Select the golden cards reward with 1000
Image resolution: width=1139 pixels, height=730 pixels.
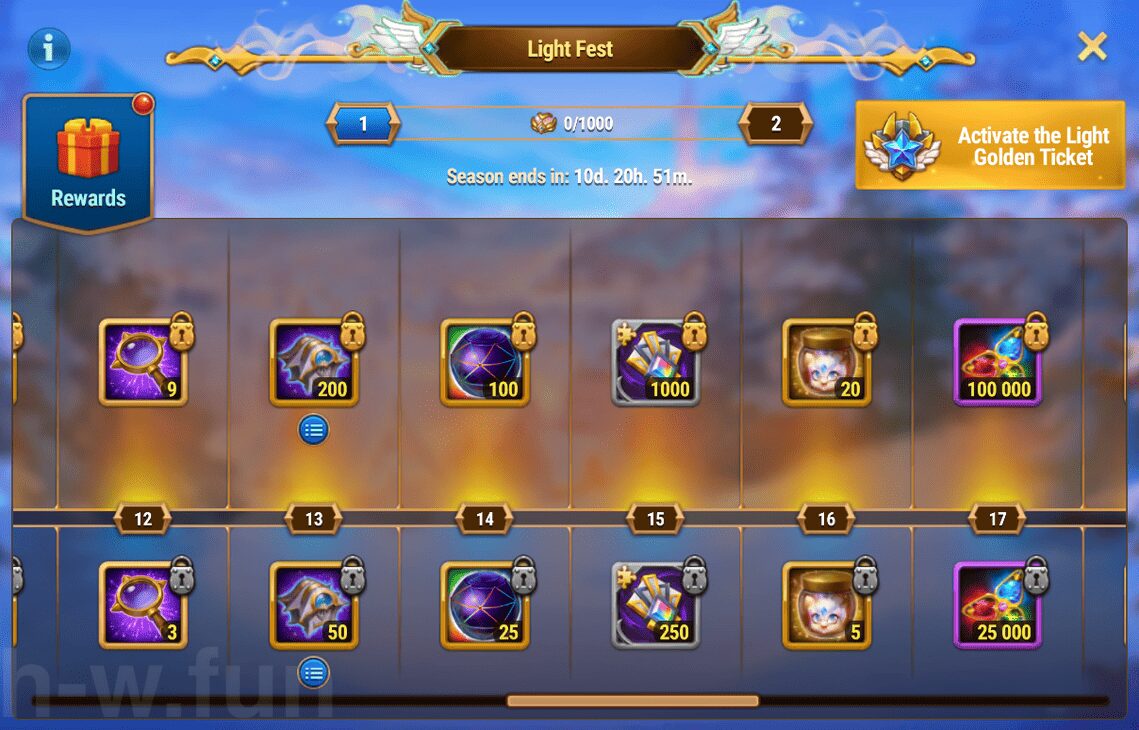(656, 362)
